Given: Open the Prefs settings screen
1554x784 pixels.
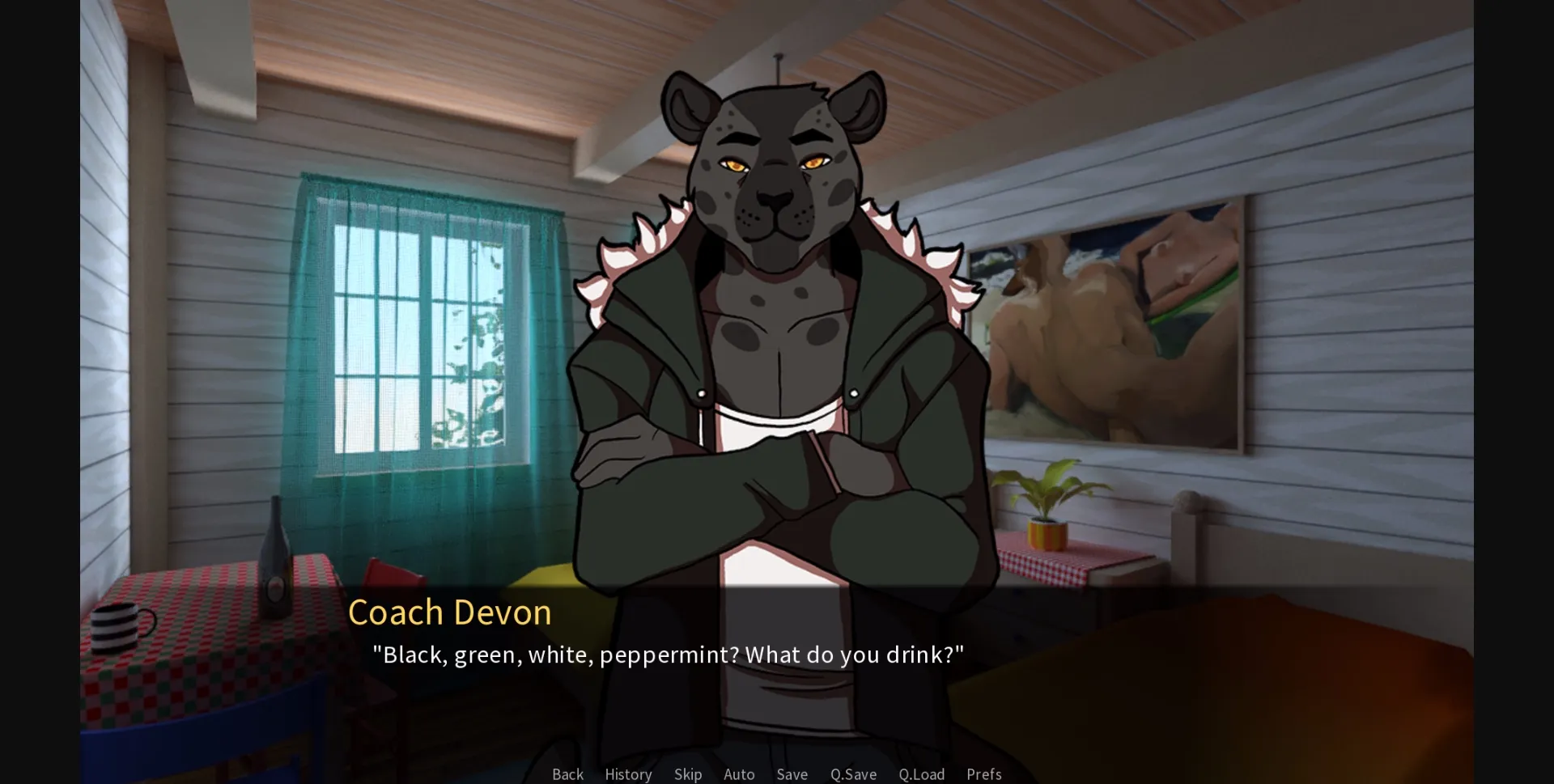Looking at the screenshot, I should 983,774.
